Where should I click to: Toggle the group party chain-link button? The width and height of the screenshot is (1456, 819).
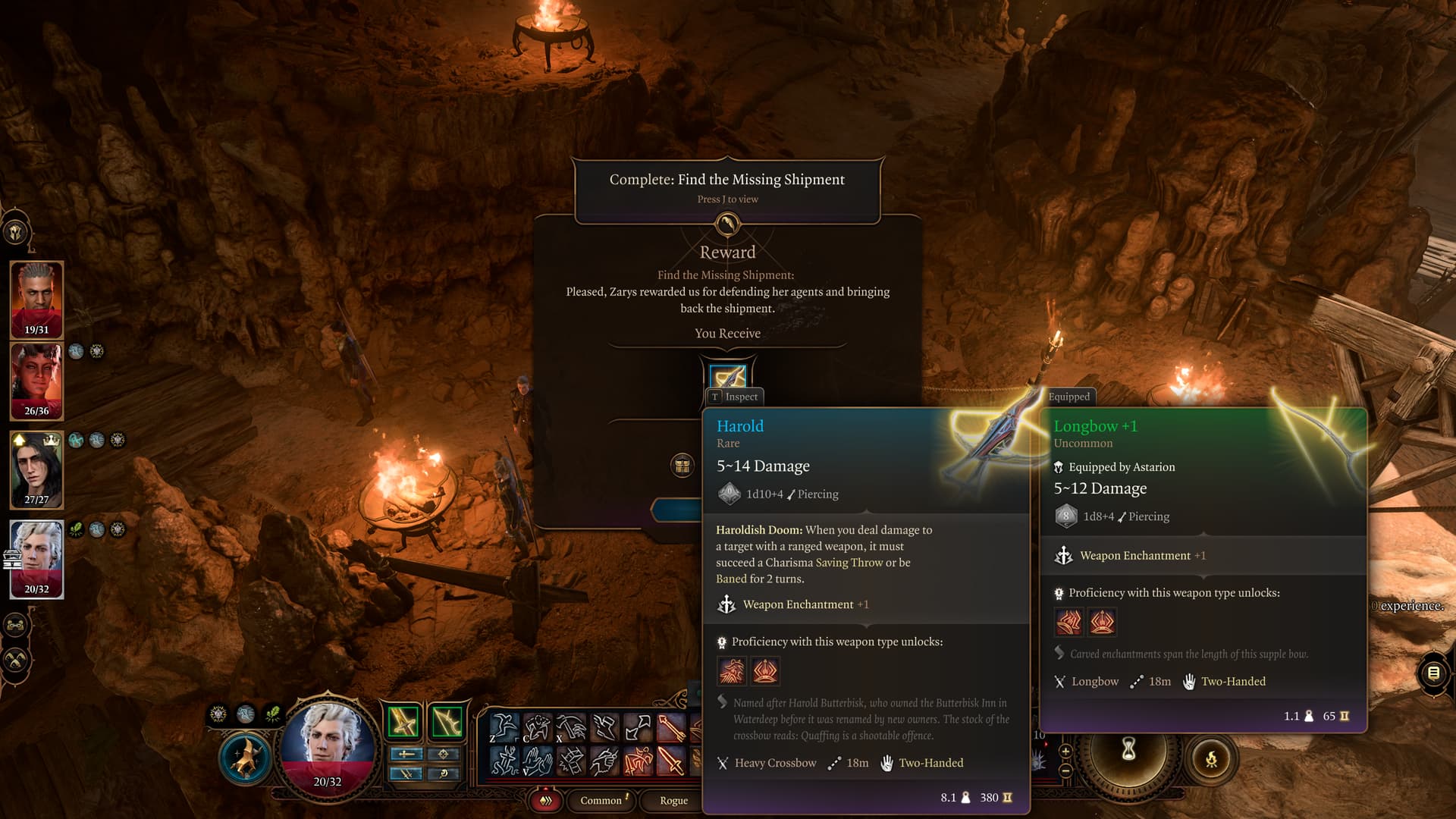pos(16,626)
